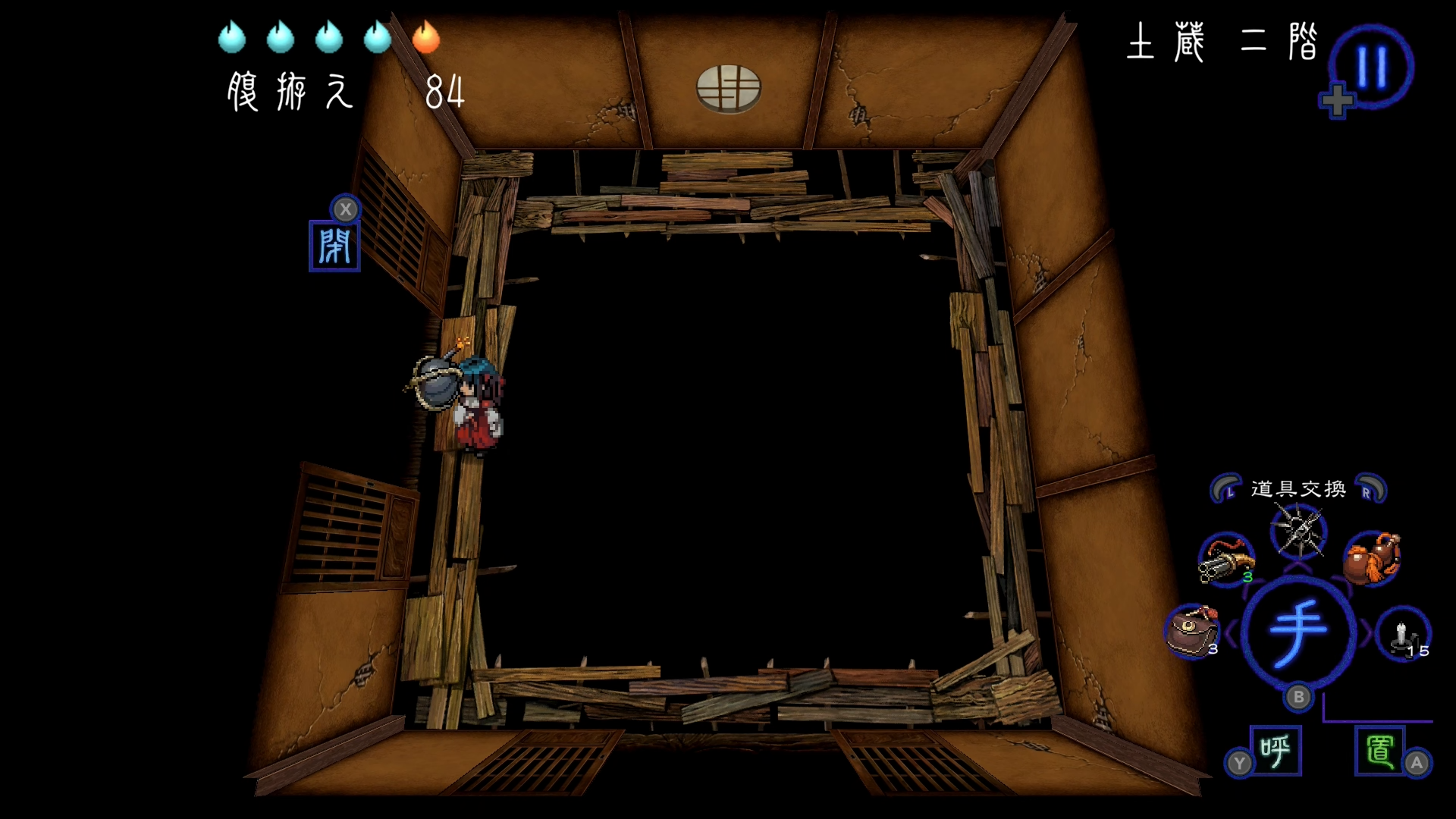Use the 呼 call action
This screenshot has width=1456, height=819.
[x=1276, y=751]
